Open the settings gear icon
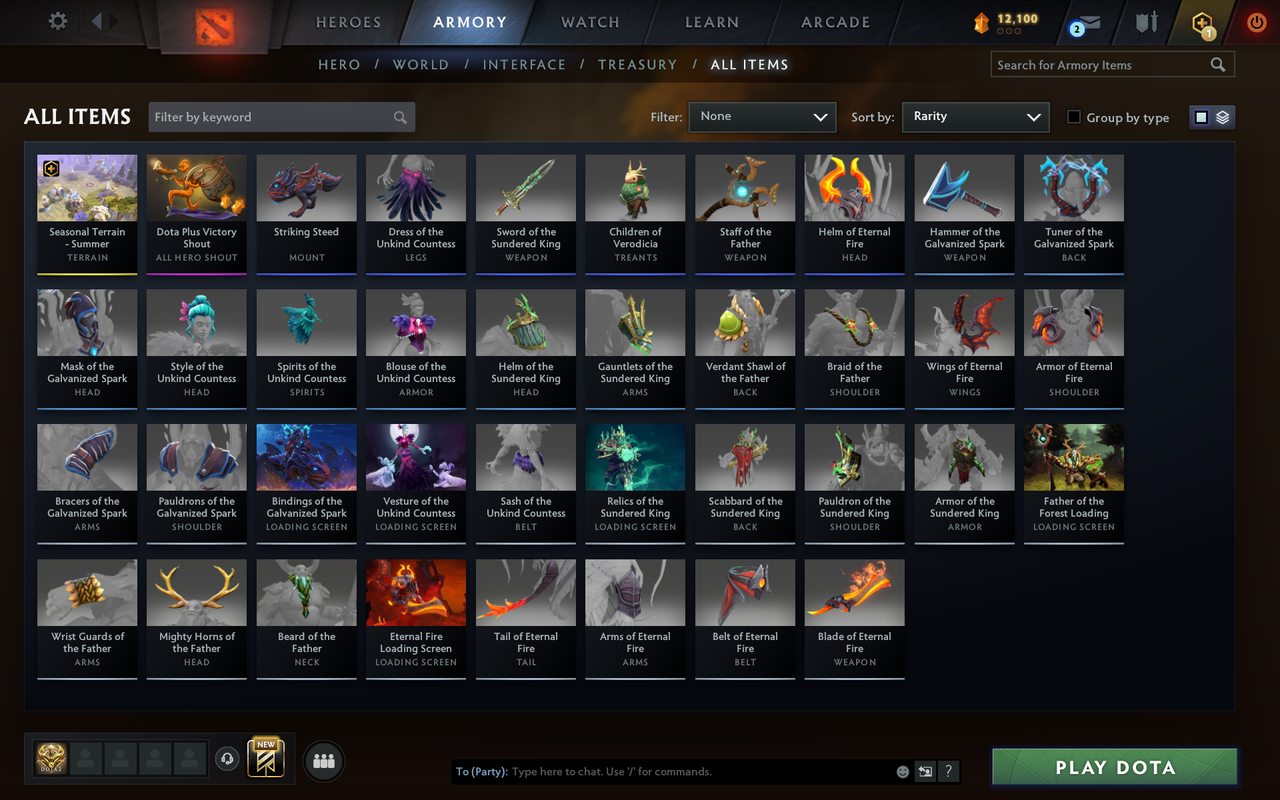The width and height of the screenshot is (1280, 800). point(57,20)
